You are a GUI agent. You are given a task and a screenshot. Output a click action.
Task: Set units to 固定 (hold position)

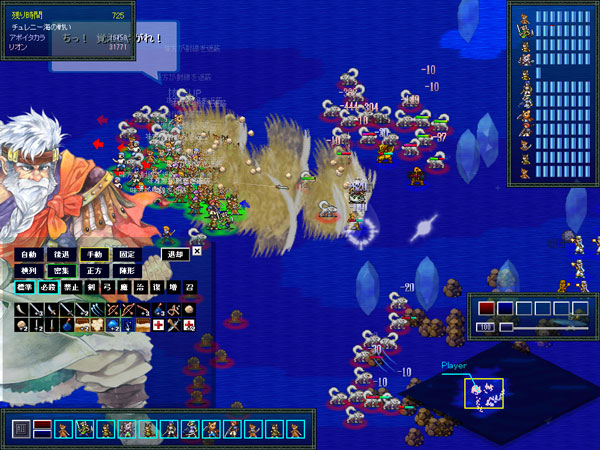126,255
